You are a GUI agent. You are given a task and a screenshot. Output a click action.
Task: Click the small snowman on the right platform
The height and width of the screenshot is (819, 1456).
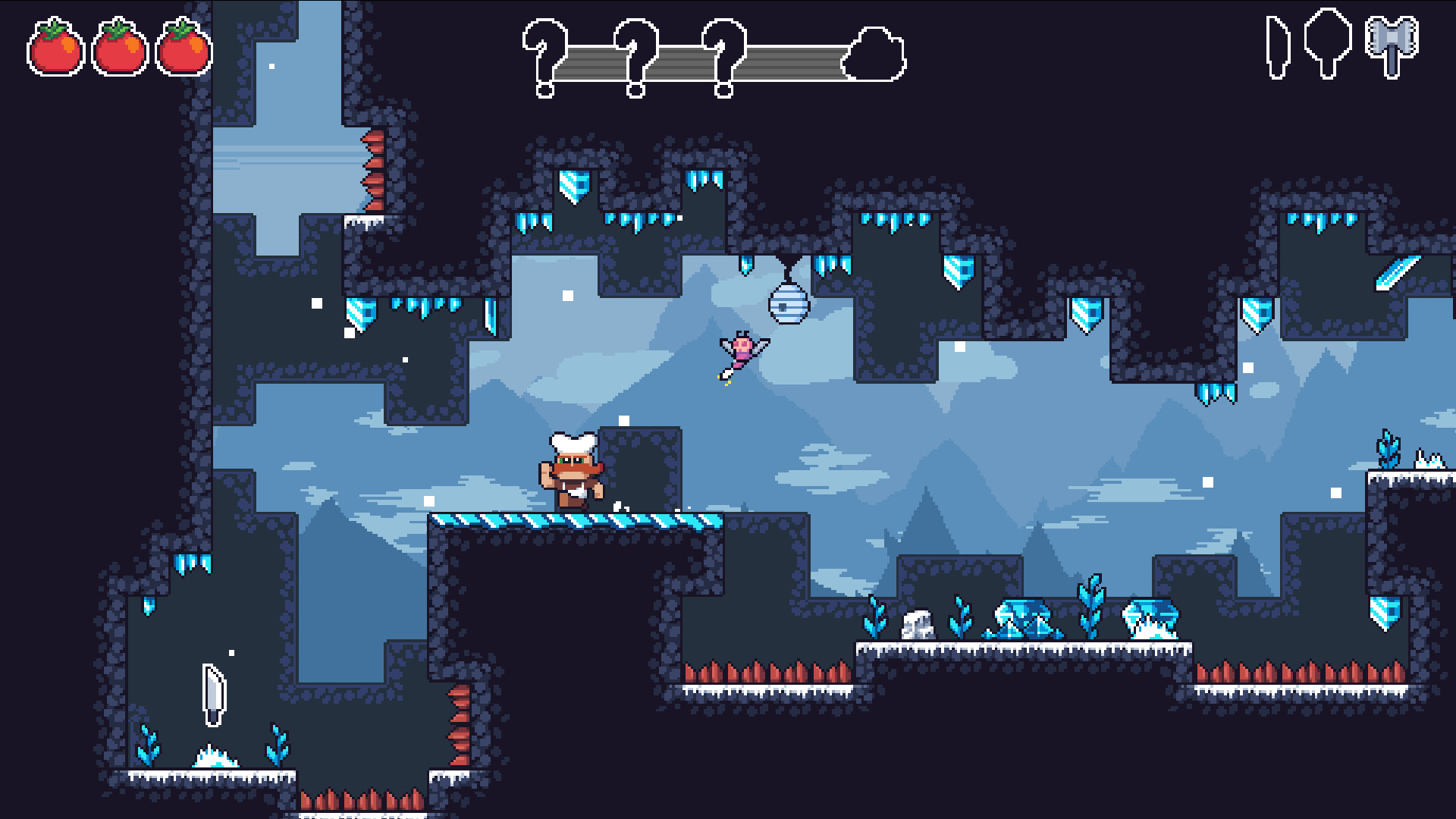coord(918,626)
